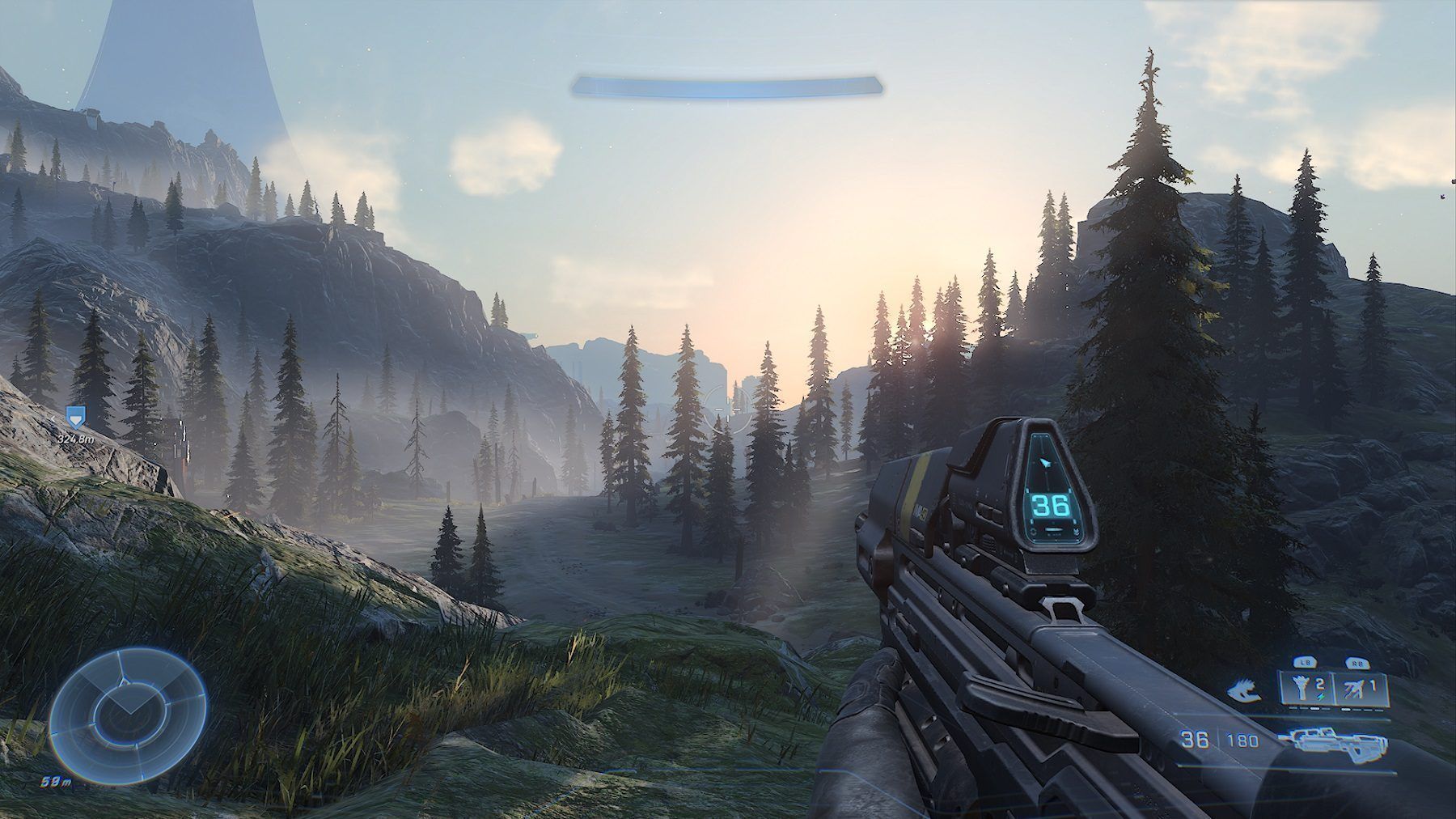
Task: Click the LB button prompt icon
Action: [1305, 664]
